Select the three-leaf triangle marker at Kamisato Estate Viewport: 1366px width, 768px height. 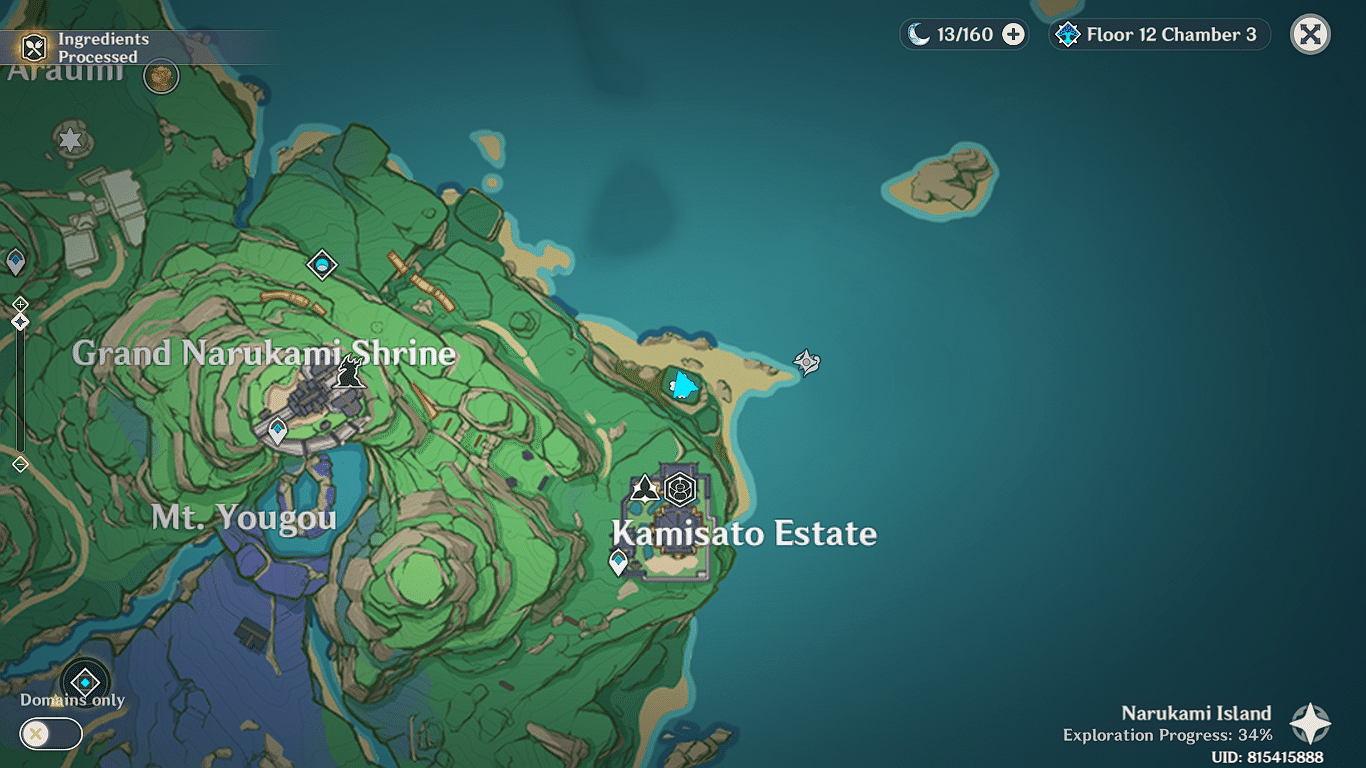(644, 489)
